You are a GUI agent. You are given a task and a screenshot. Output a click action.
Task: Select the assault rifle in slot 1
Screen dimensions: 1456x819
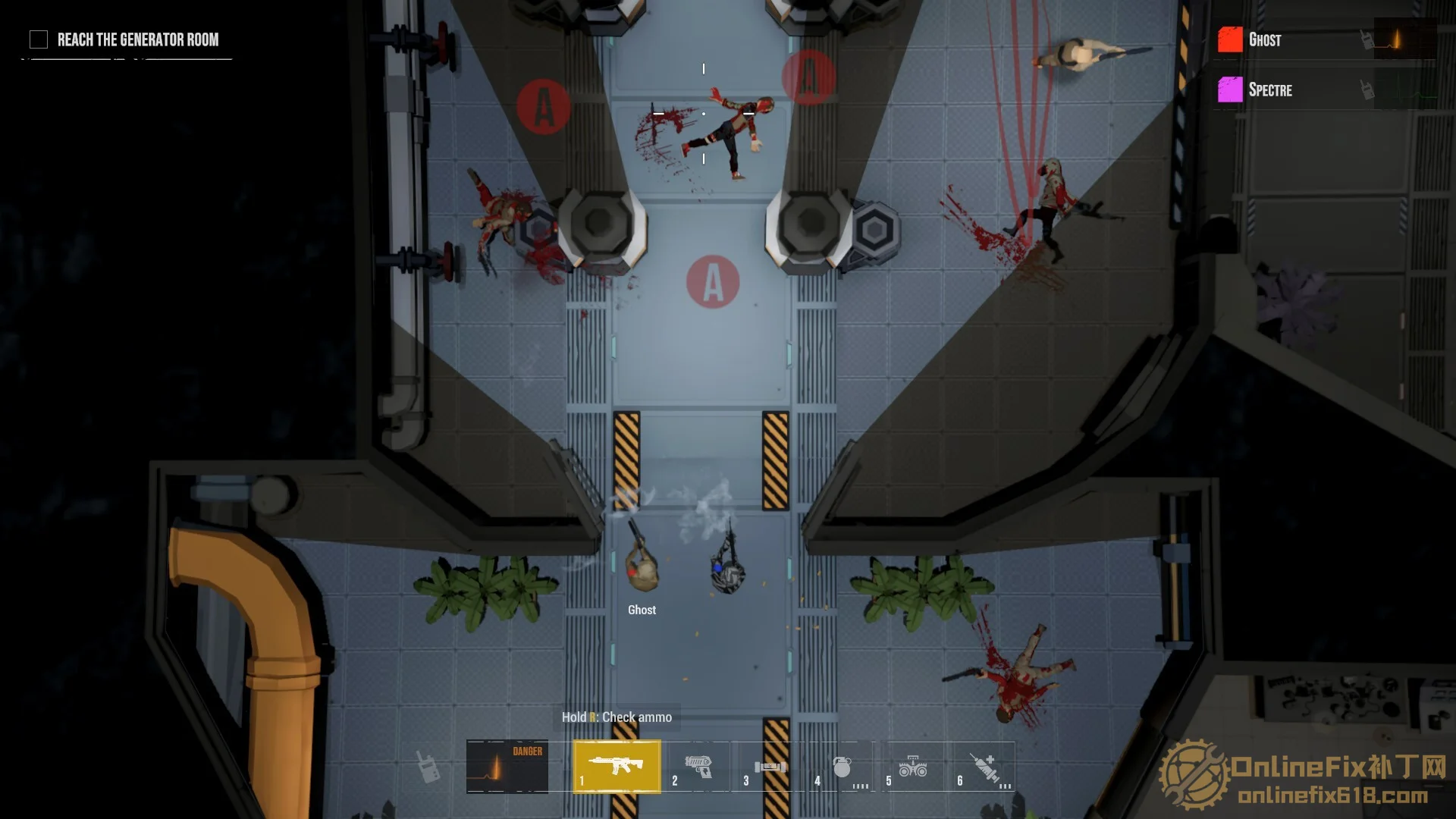[x=617, y=766]
